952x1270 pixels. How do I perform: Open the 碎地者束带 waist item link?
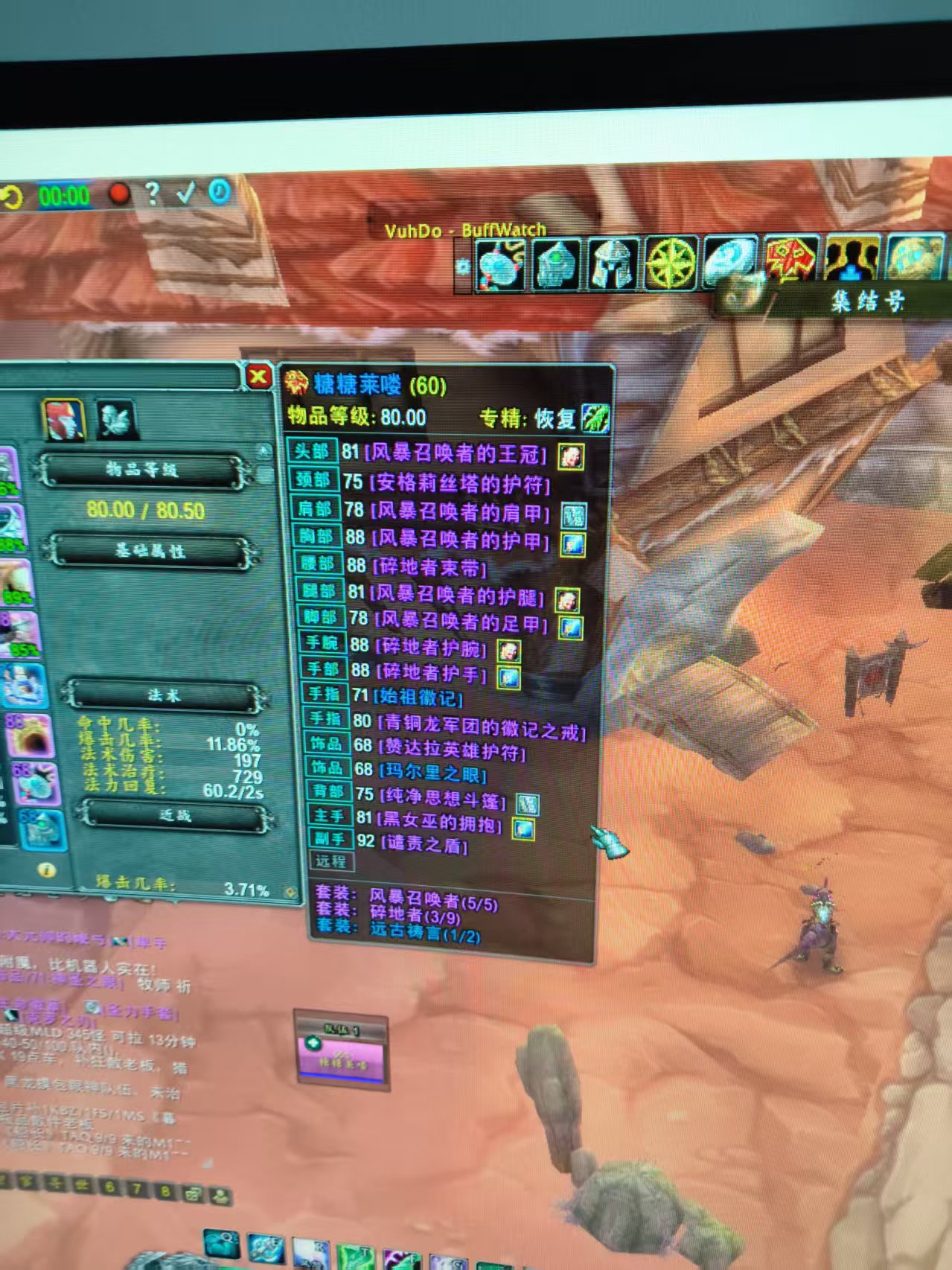click(429, 567)
